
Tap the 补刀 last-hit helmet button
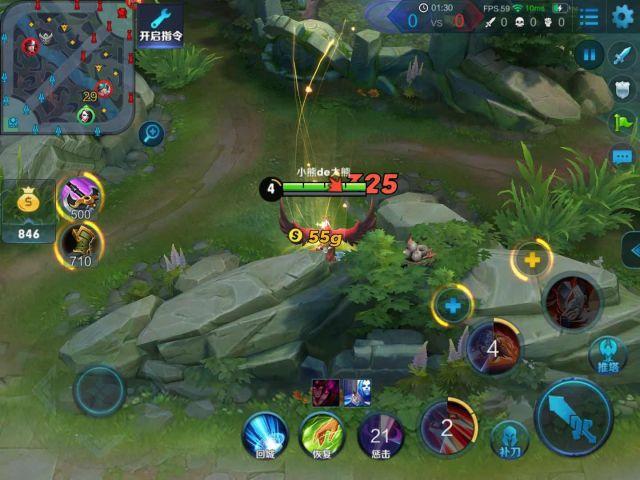[x=509, y=439]
